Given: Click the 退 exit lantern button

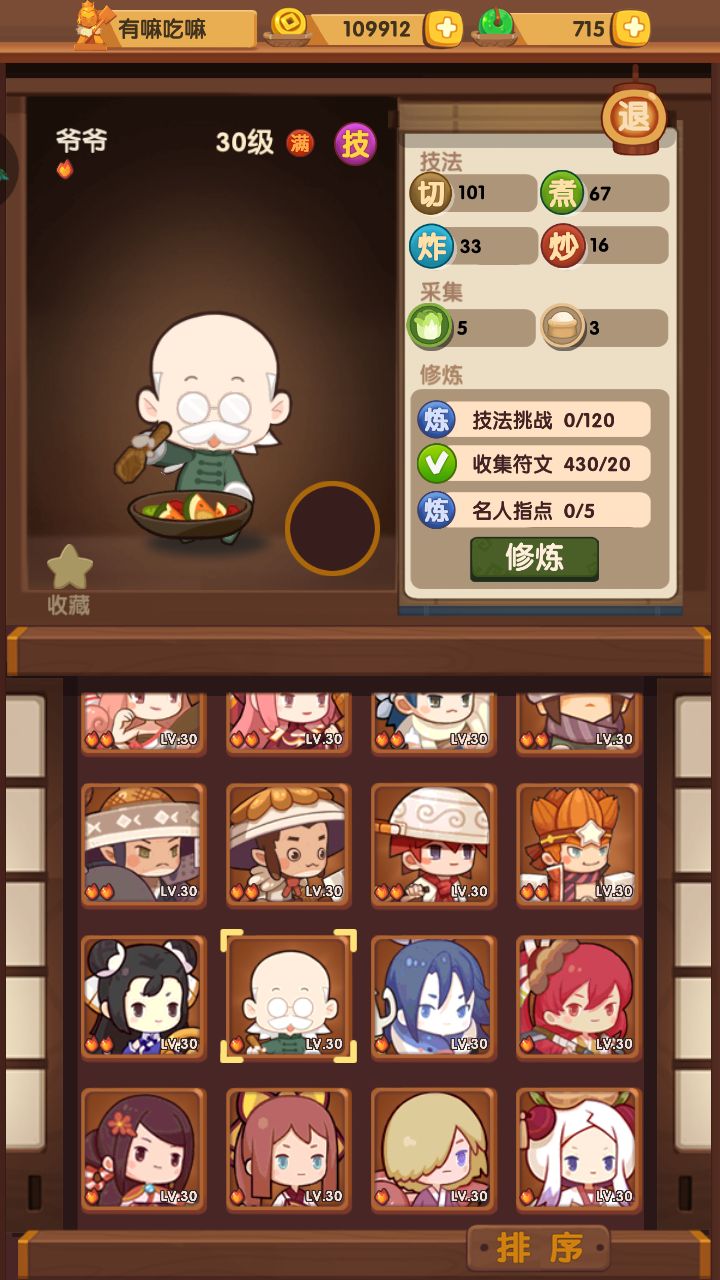Looking at the screenshot, I should [x=634, y=118].
